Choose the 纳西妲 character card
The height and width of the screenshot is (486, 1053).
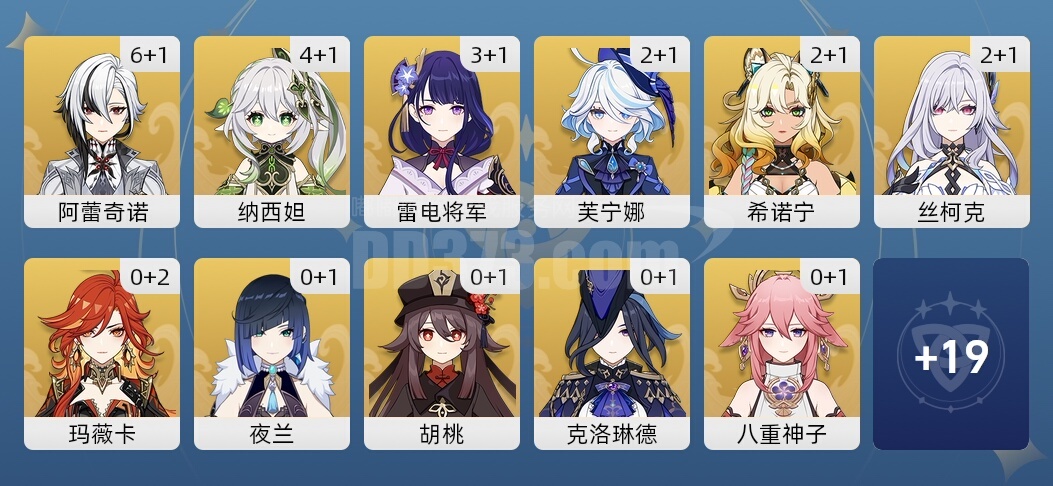[x=272, y=131]
